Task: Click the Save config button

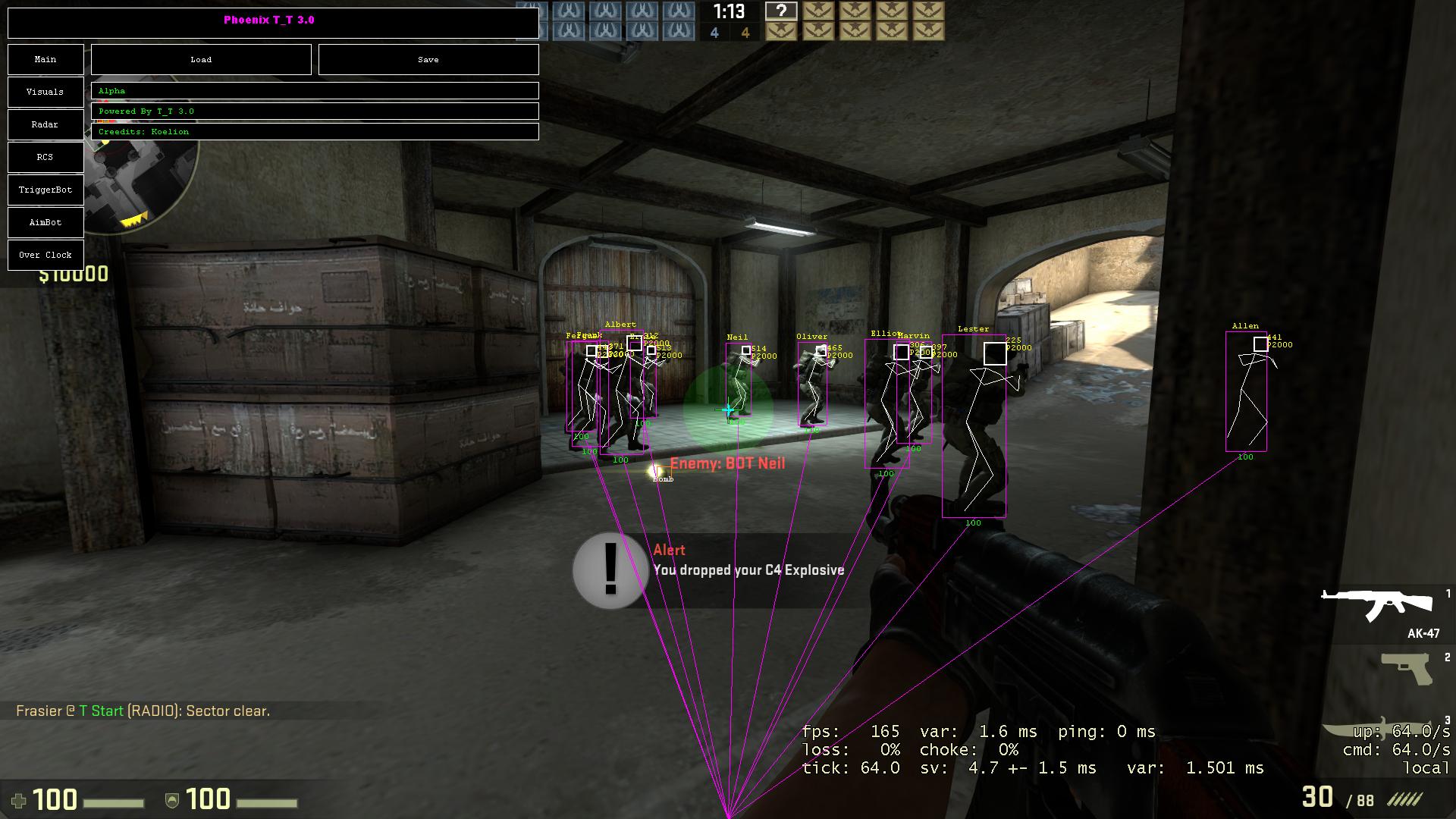Action: pyautogui.click(x=428, y=59)
